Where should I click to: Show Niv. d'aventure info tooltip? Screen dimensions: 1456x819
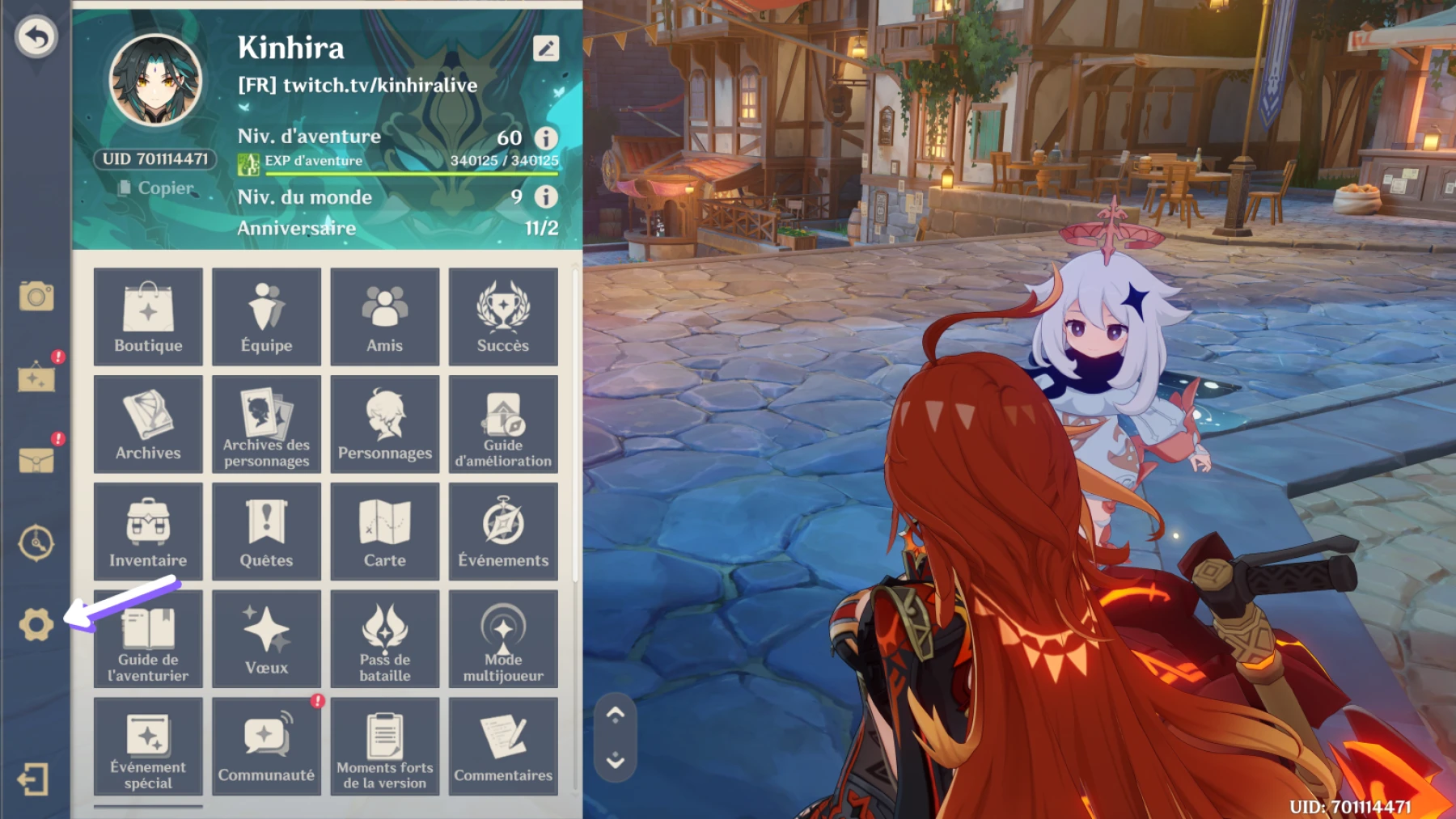[545, 137]
